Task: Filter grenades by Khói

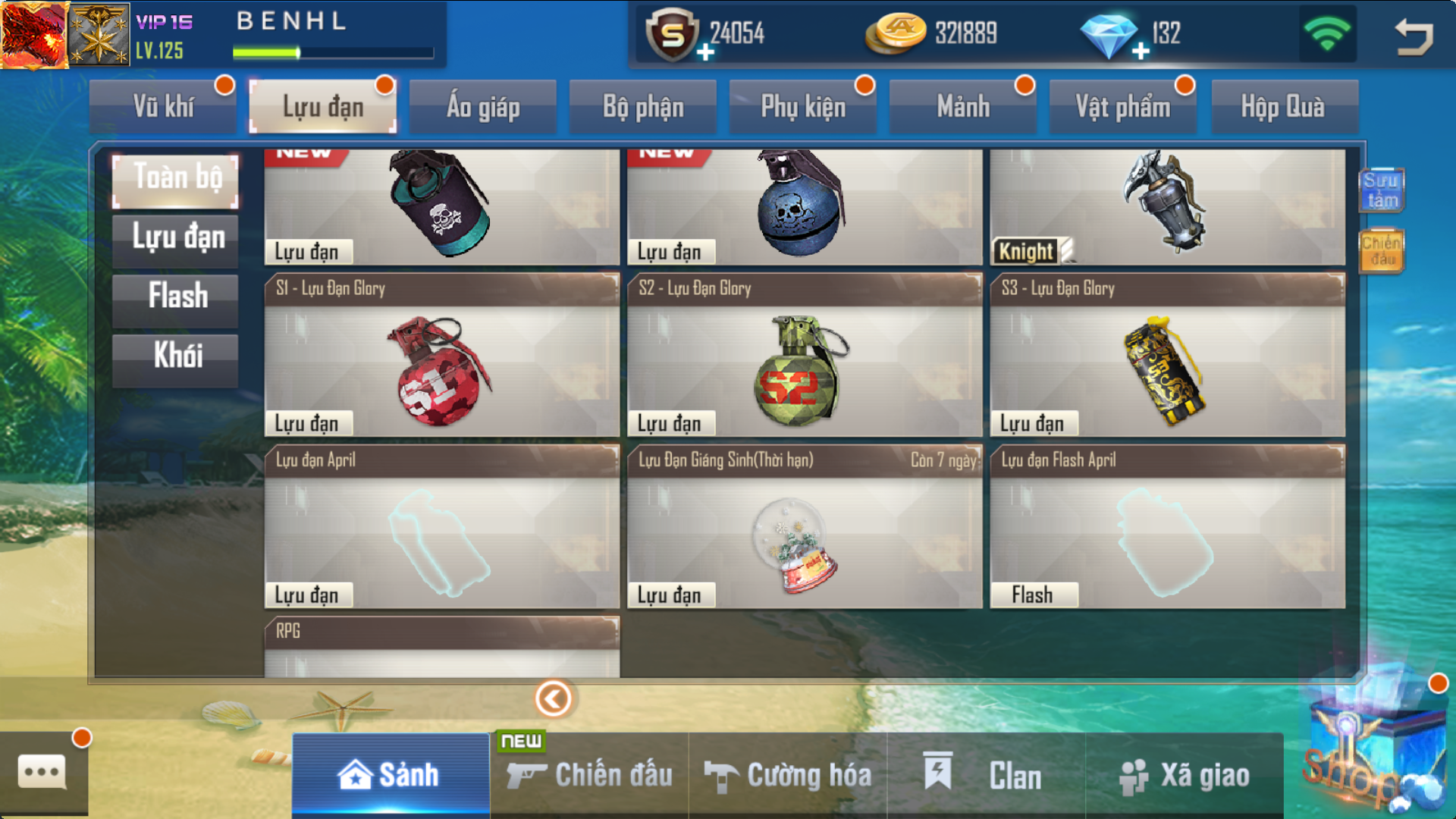Action: pyautogui.click(x=177, y=356)
